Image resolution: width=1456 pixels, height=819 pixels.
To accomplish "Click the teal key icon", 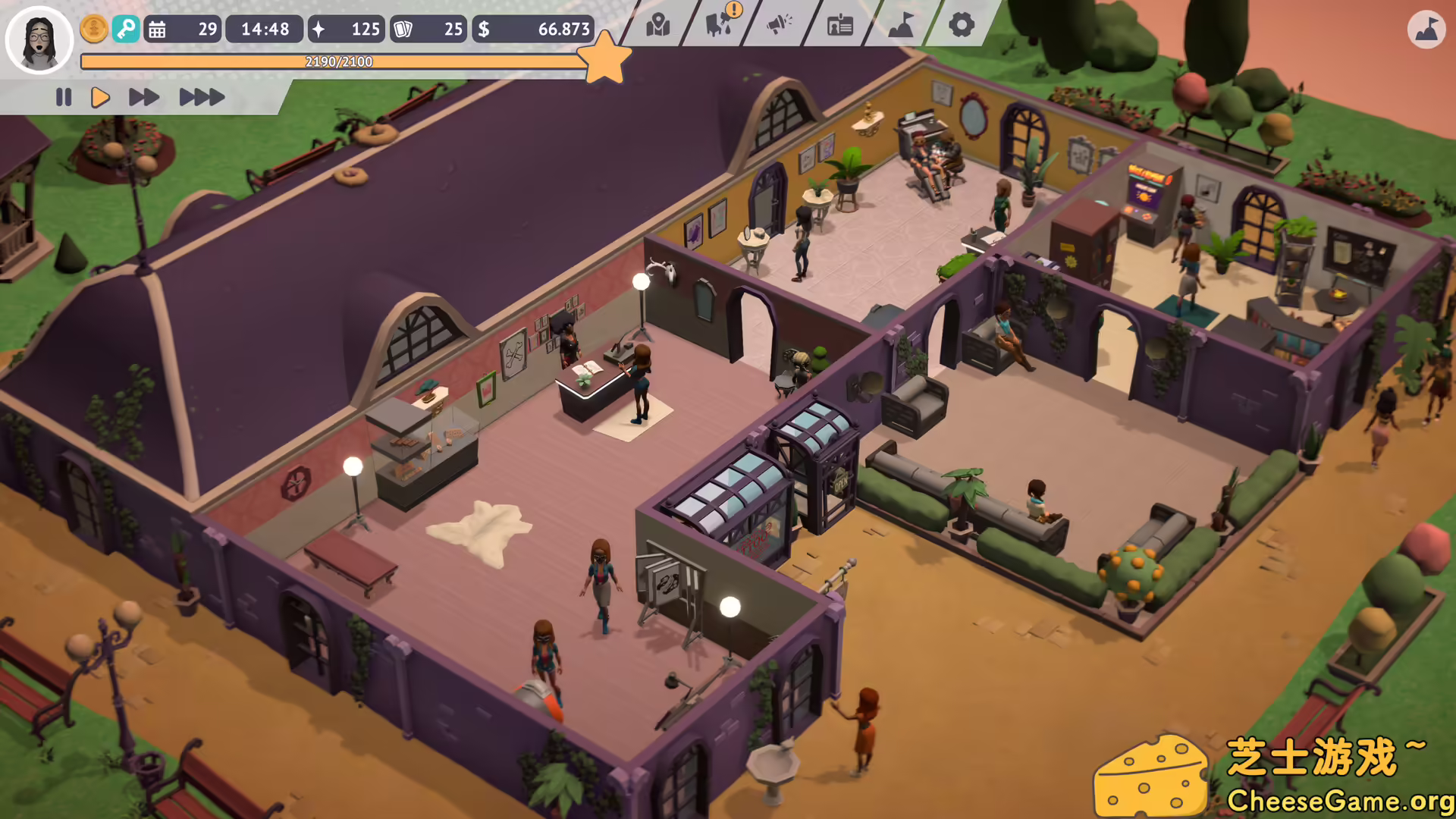I will coord(127,29).
